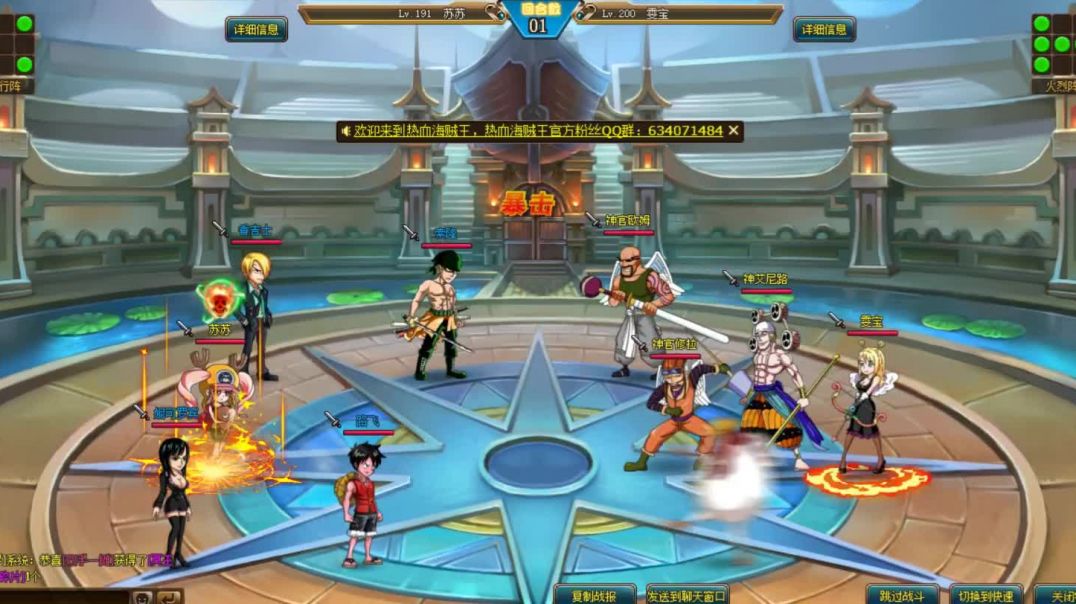This screenshot has height=604, width=1076.
Task: Open 详细信息 for Lv.200 雯宝's team
Action: point(824,29)
